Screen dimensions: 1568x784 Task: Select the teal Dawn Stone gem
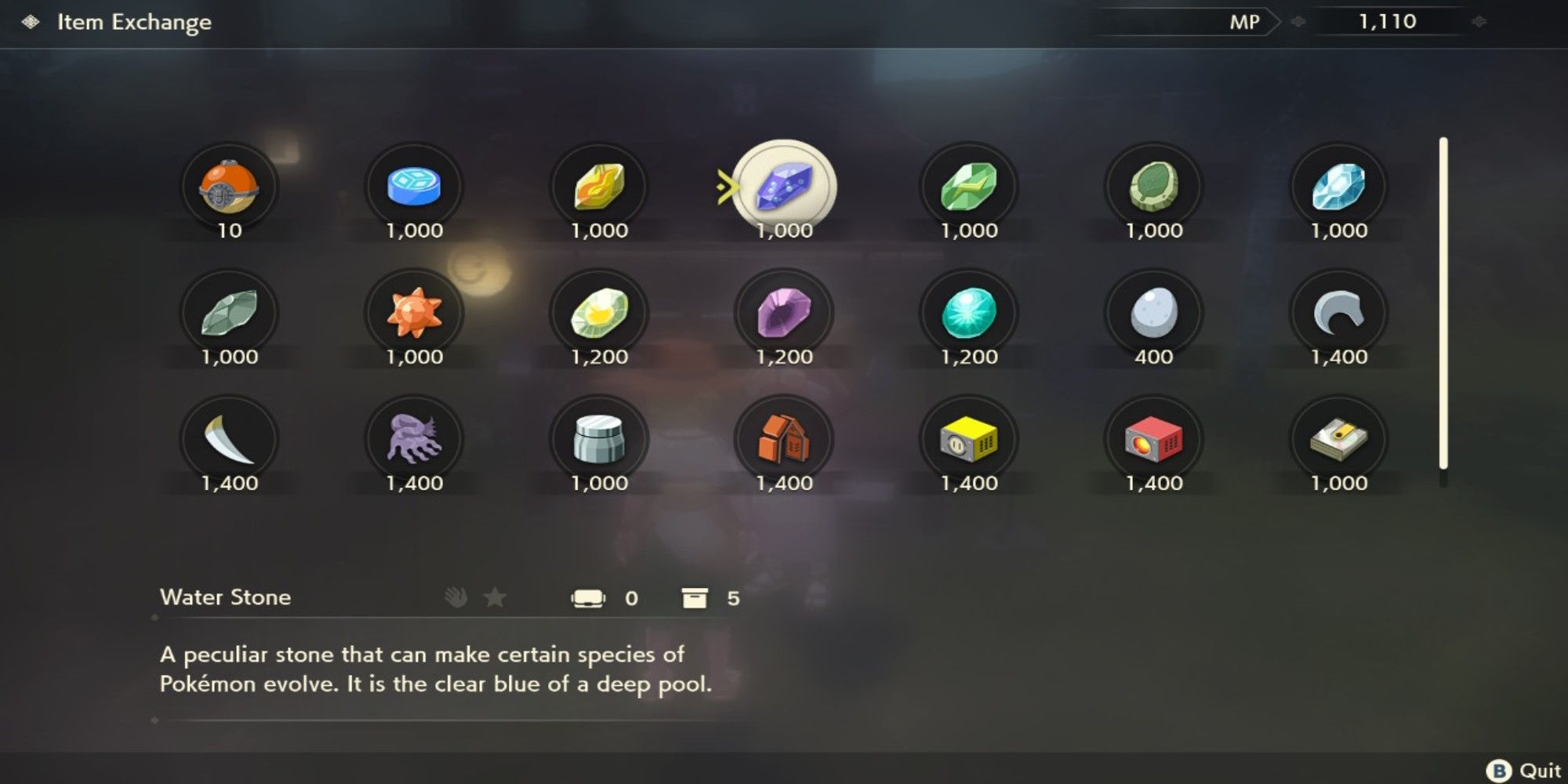tap(968, 312)
